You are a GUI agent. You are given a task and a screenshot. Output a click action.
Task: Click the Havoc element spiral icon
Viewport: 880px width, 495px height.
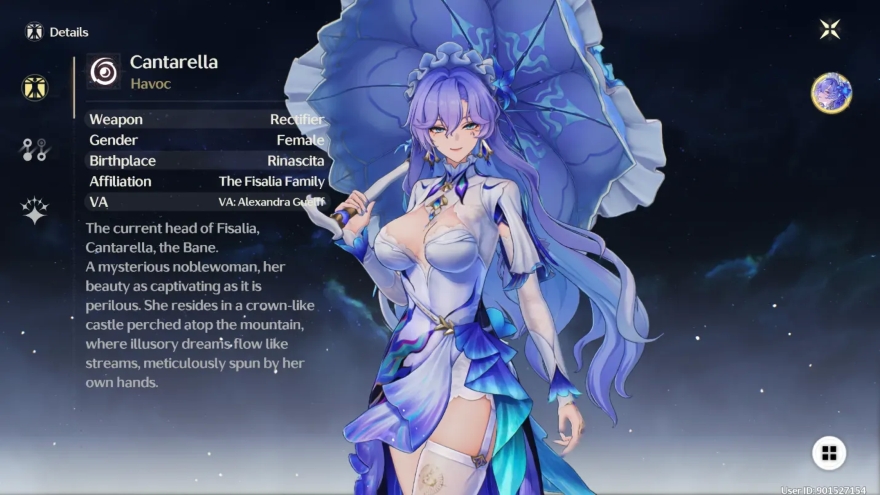tap(103, 71)
